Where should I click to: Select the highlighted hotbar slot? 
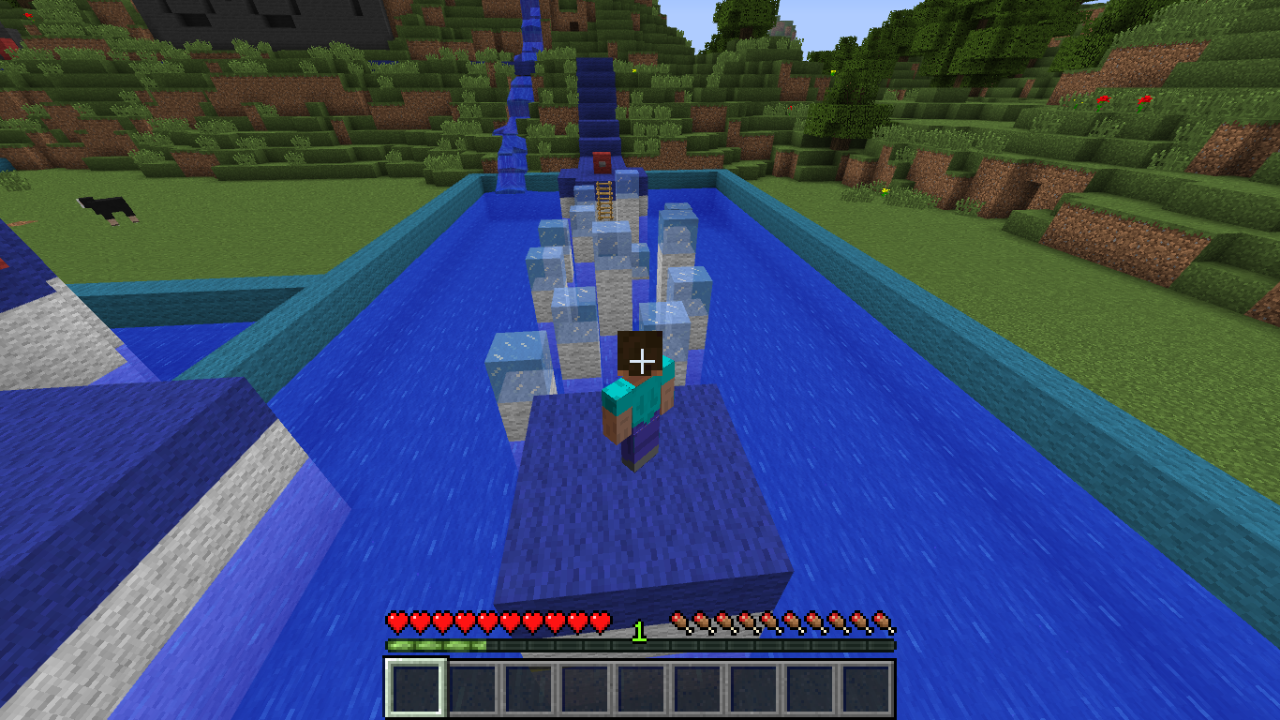click(x=416, y=688)
